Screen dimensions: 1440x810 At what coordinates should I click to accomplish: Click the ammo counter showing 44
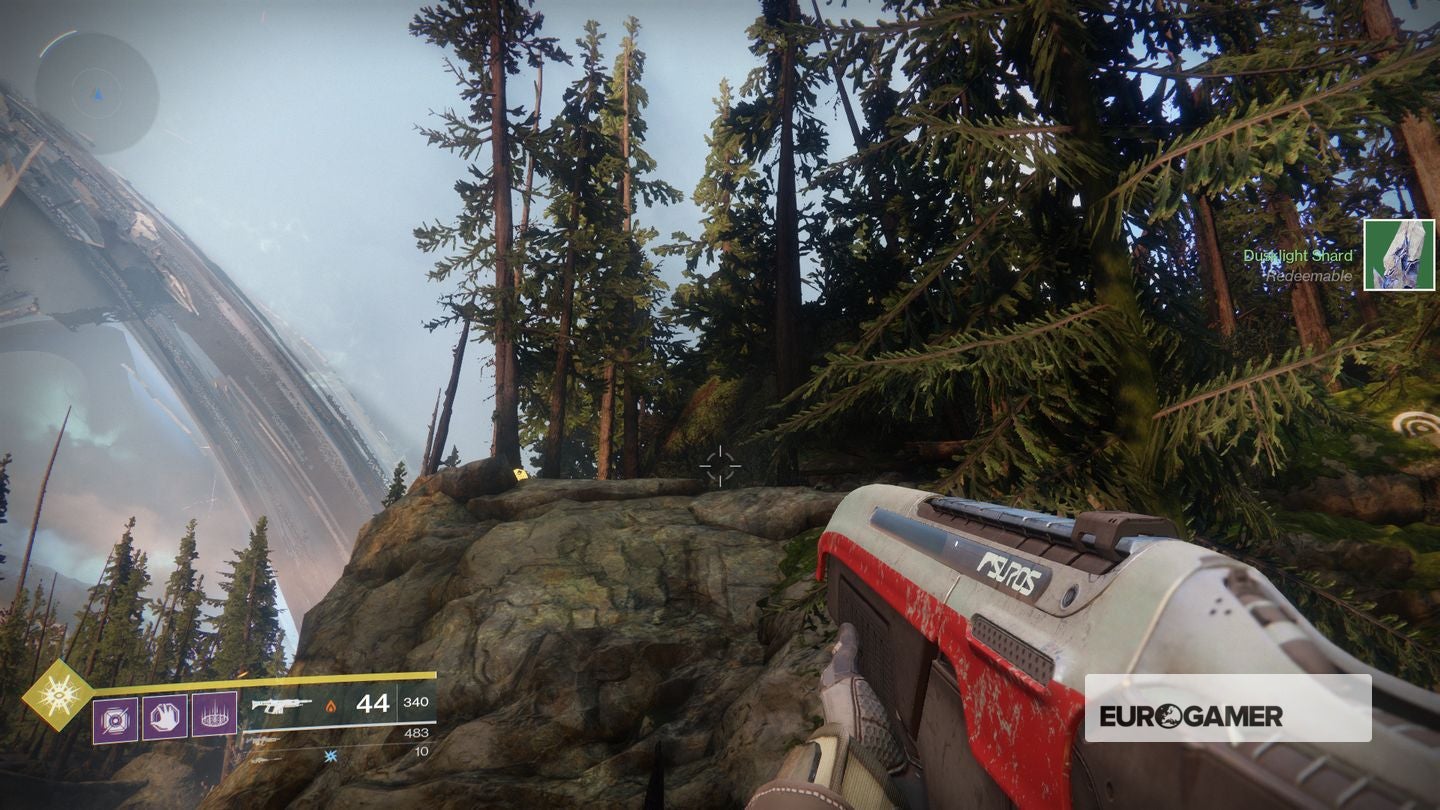[x=375, y=705]
